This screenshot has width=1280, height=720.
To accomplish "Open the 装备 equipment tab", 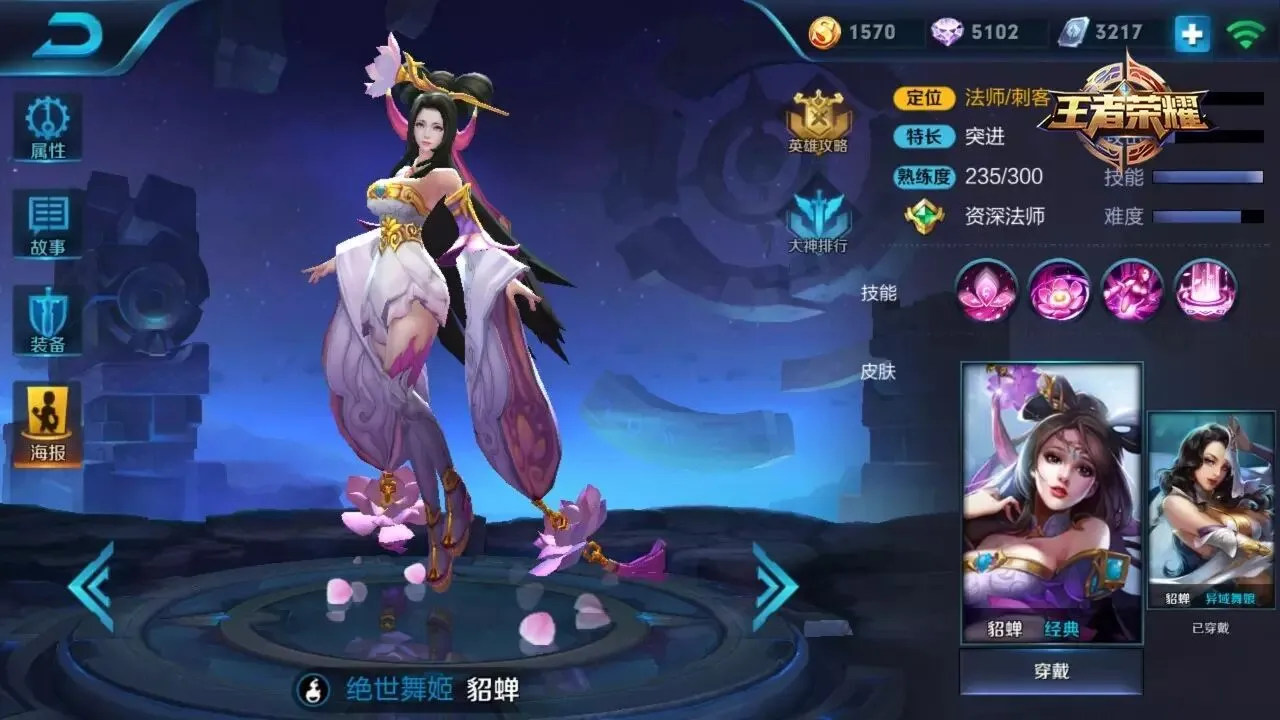I will 48,320.
